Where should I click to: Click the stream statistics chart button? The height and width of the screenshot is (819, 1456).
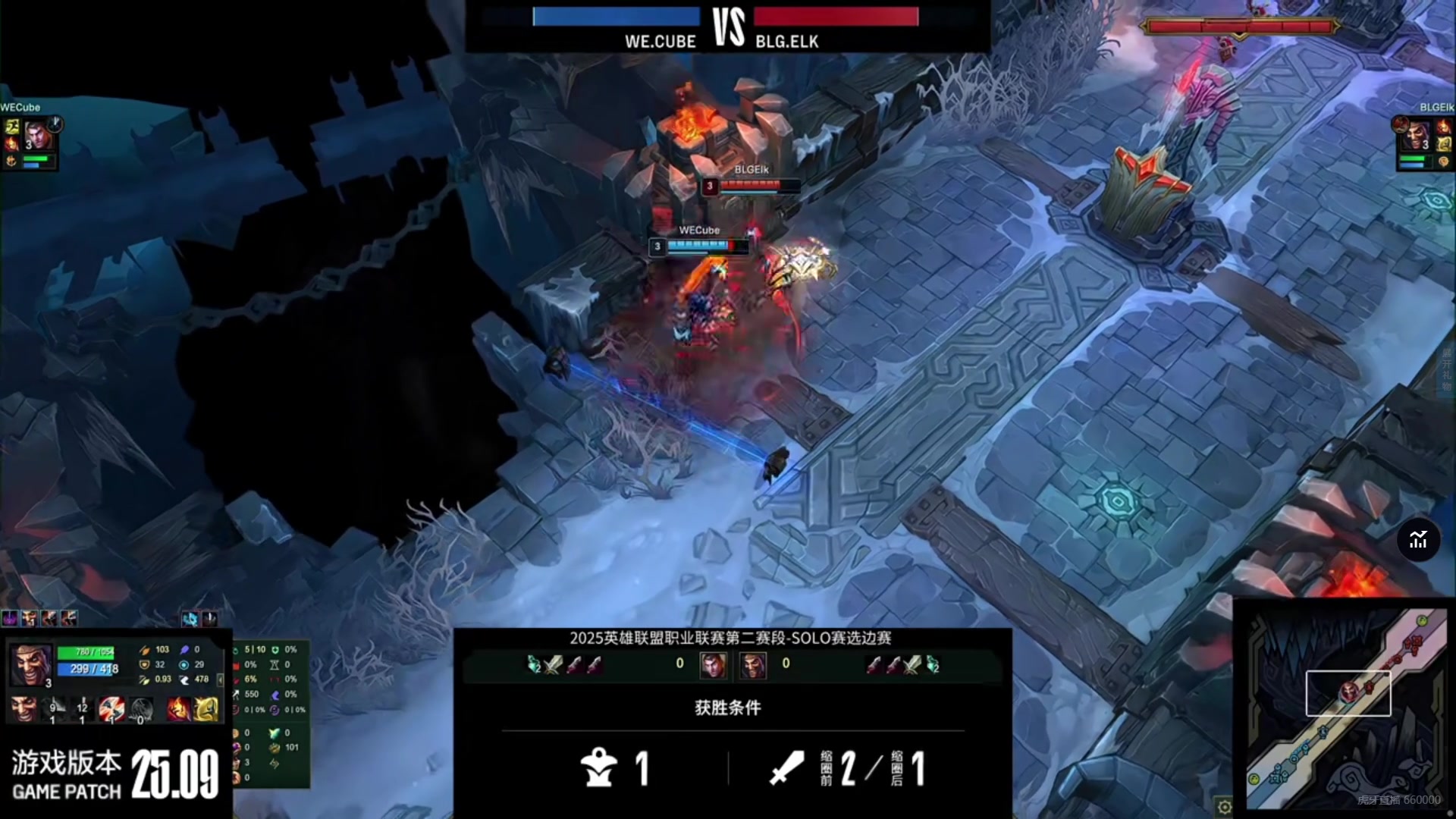pos(1418,540)
